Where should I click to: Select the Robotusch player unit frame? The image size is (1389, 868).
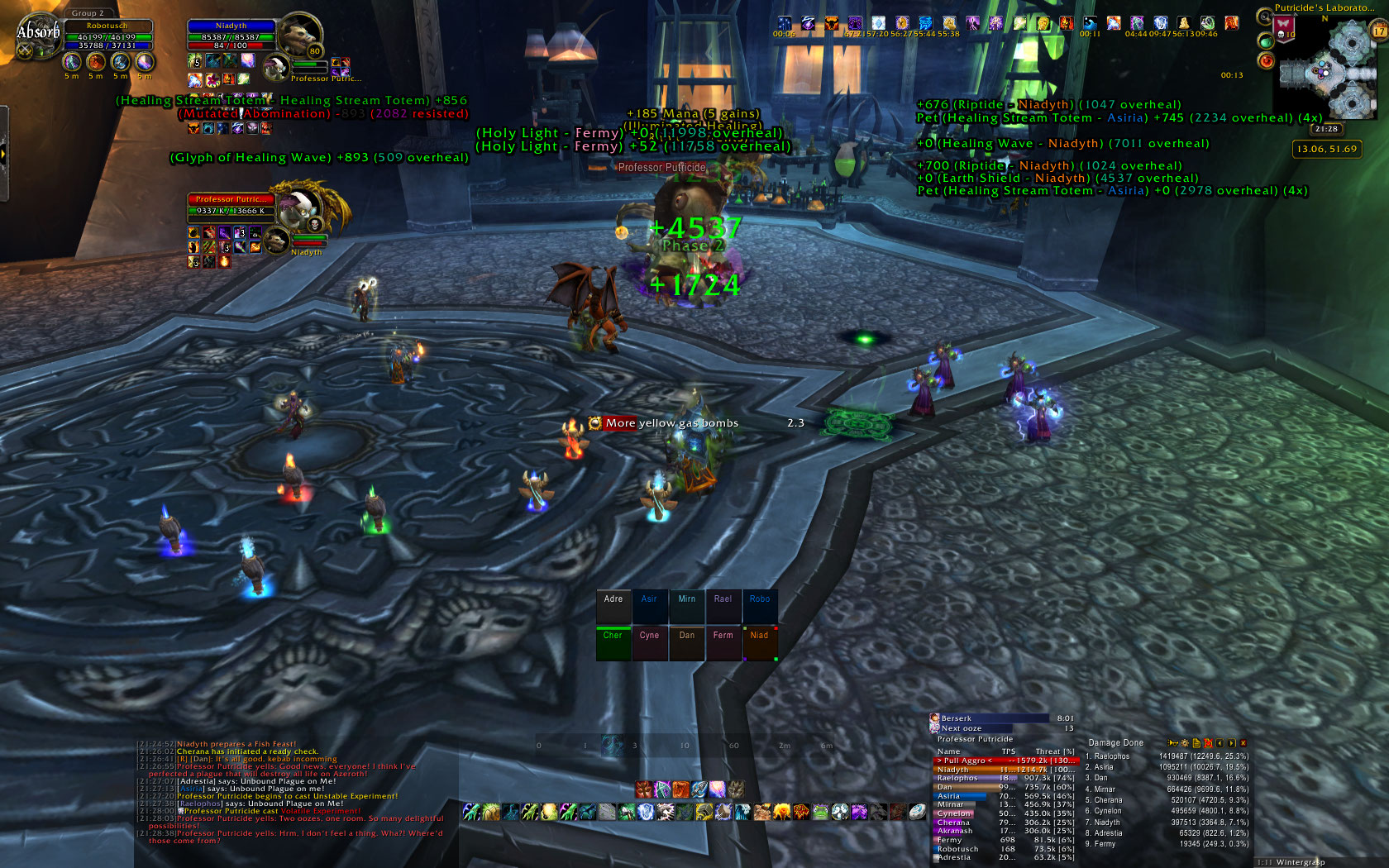click(107, 36)
